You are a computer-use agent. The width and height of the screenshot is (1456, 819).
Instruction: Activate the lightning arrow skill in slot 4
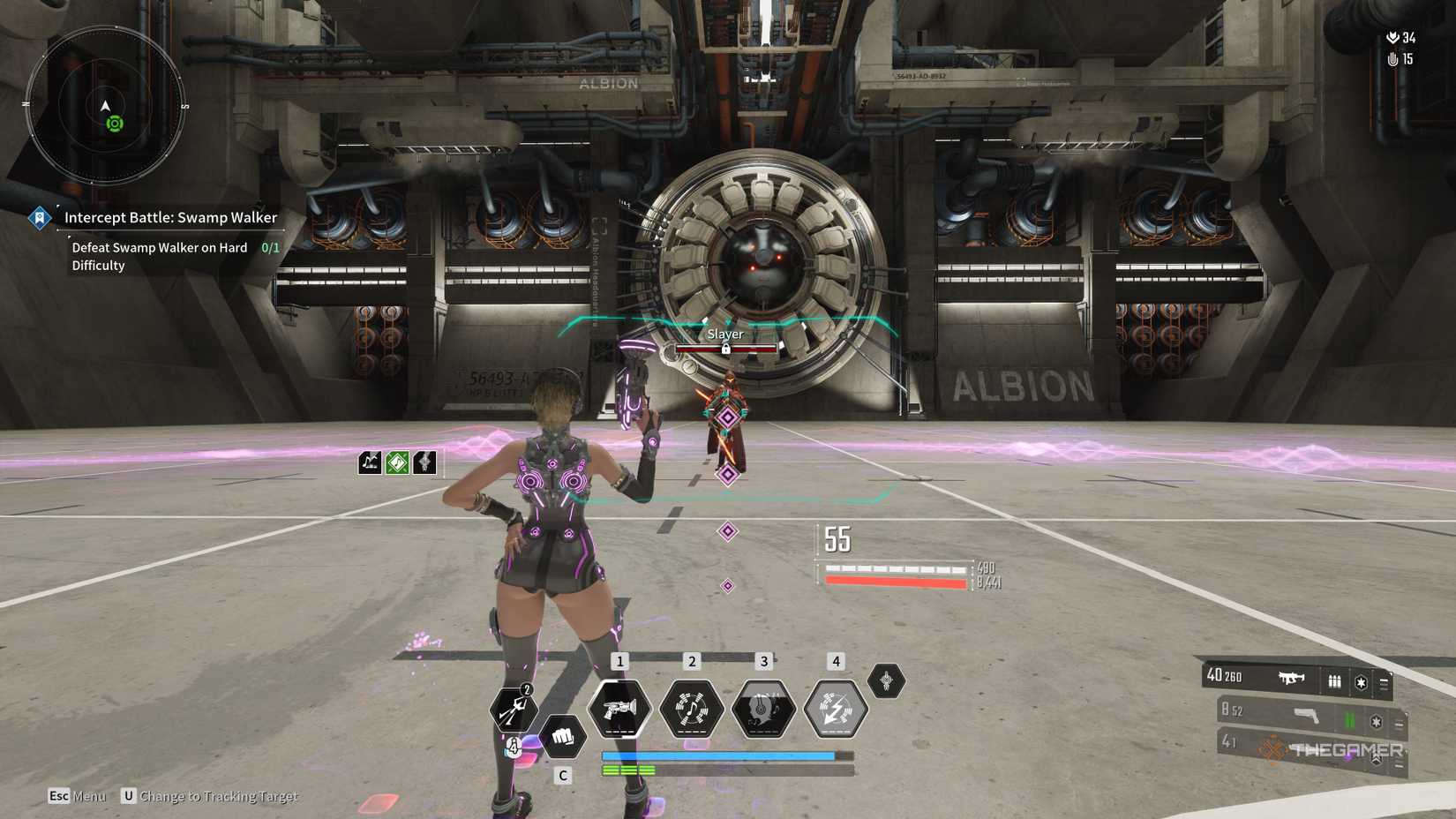[x=834, y=708]
